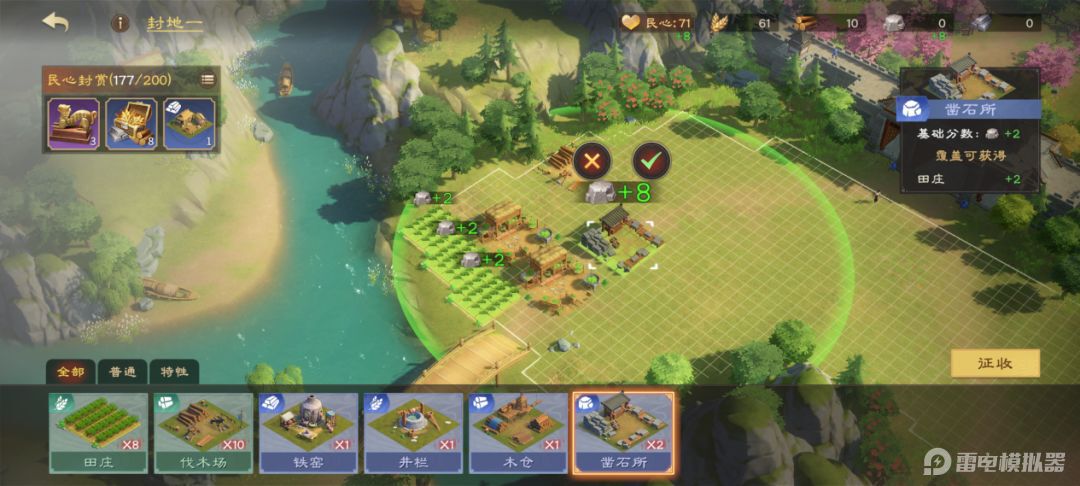The image size is (1080, 486).
Task: Confirm building placement with the green check
Action: click(x=651, y=160)
